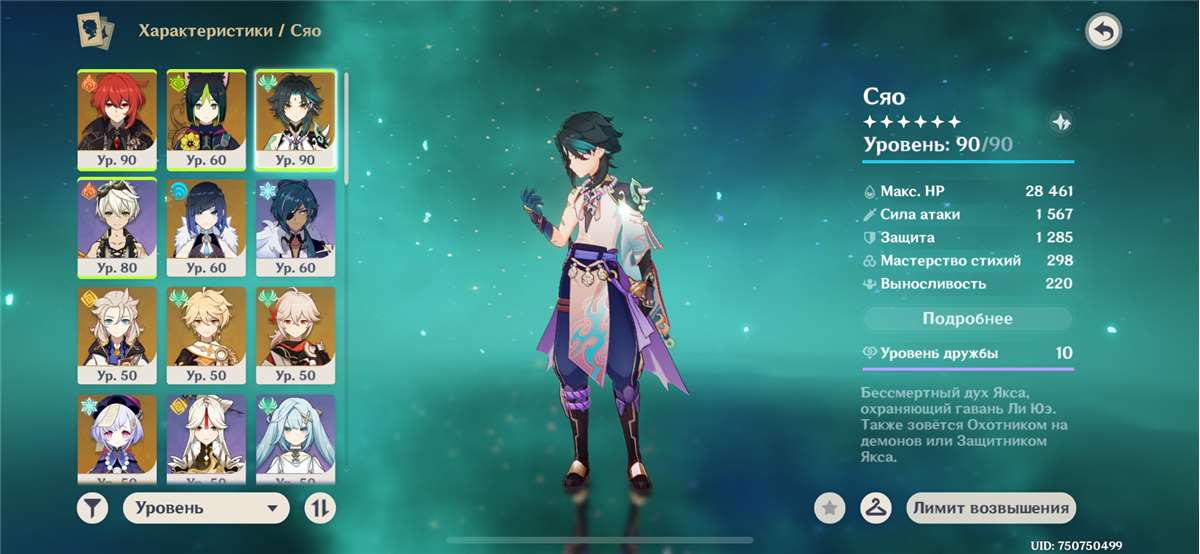1200x554 pixels.
Task: Click the sparkle icon beside Сяо's name
Action: tap(1061, 123)
